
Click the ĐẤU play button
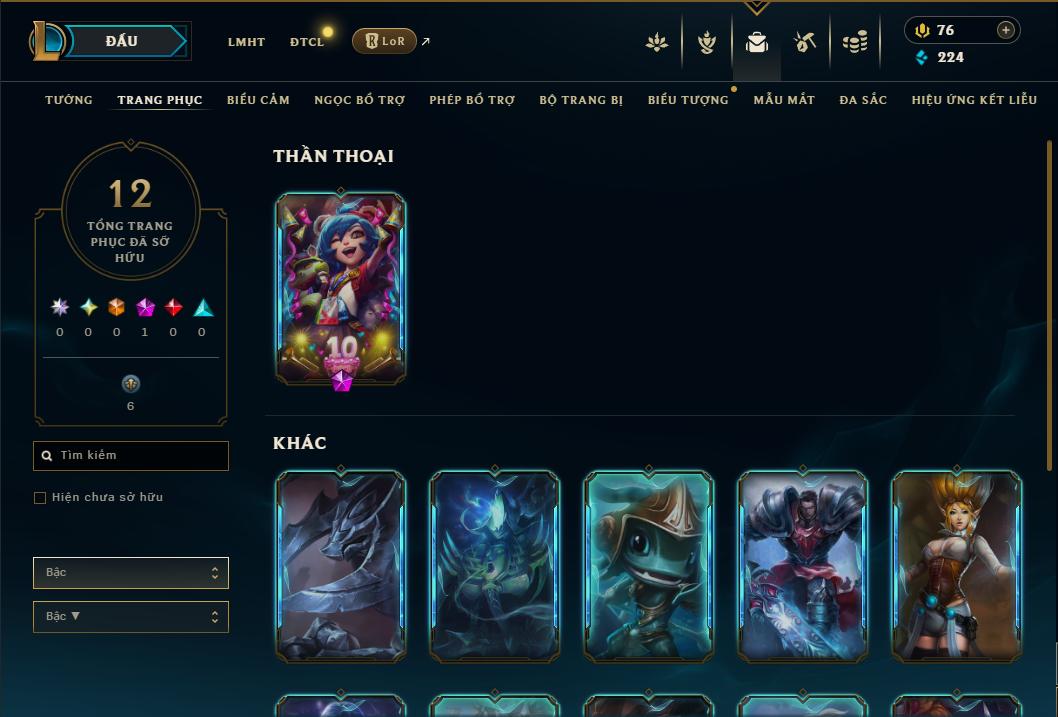point(122,41)
